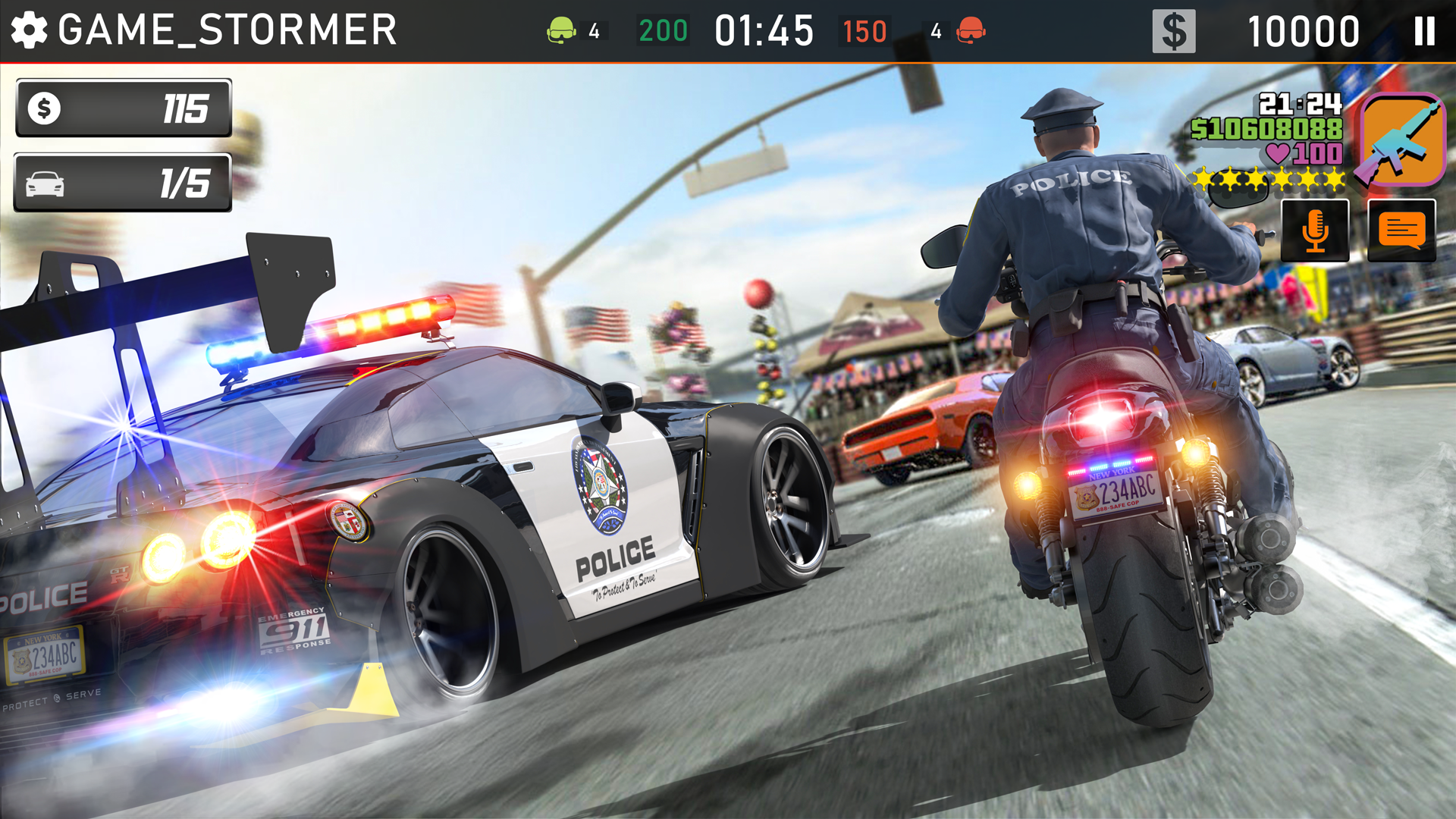Click the red 150 team score
Screen dimensions: 1456x819
pyautogui.click(x=863, y=29)
